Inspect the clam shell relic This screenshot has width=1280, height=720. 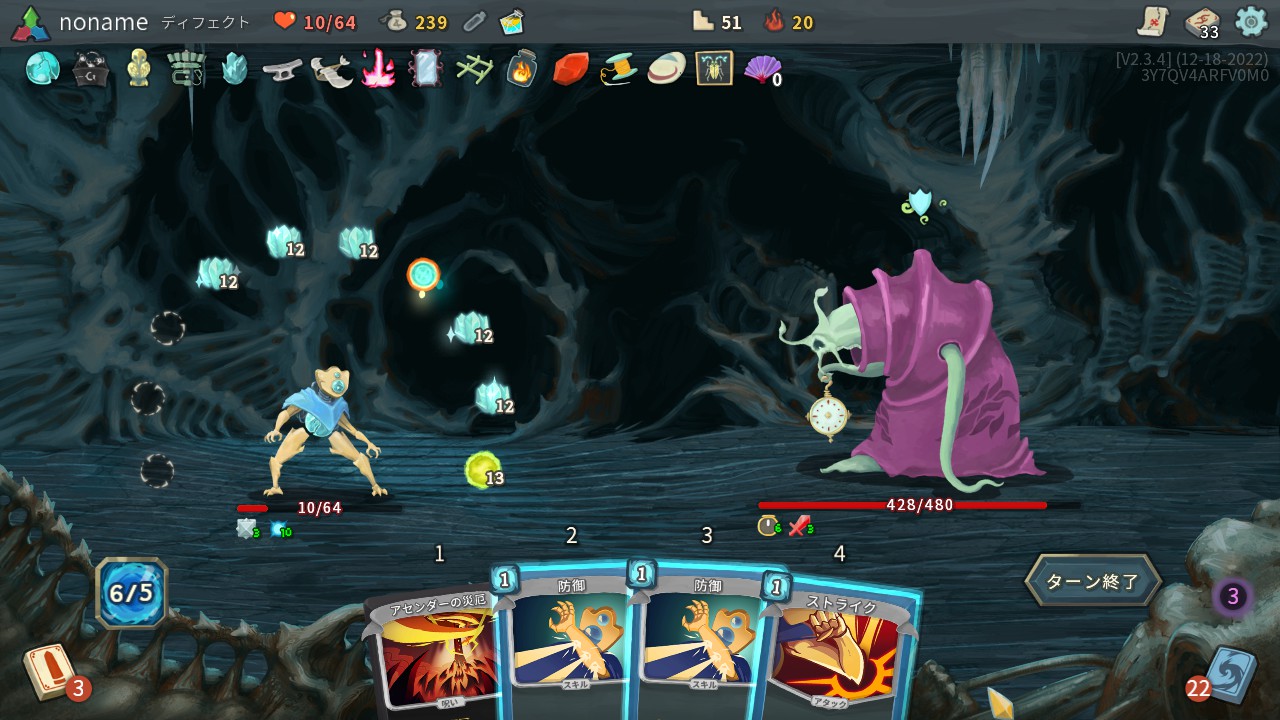point(666,68)
